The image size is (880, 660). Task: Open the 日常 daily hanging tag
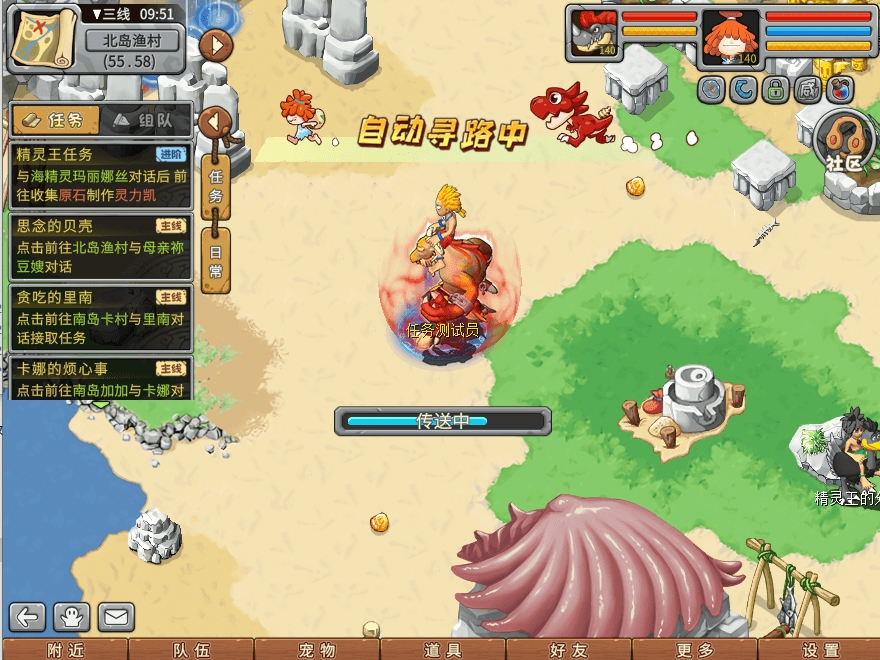pos(215,259)
